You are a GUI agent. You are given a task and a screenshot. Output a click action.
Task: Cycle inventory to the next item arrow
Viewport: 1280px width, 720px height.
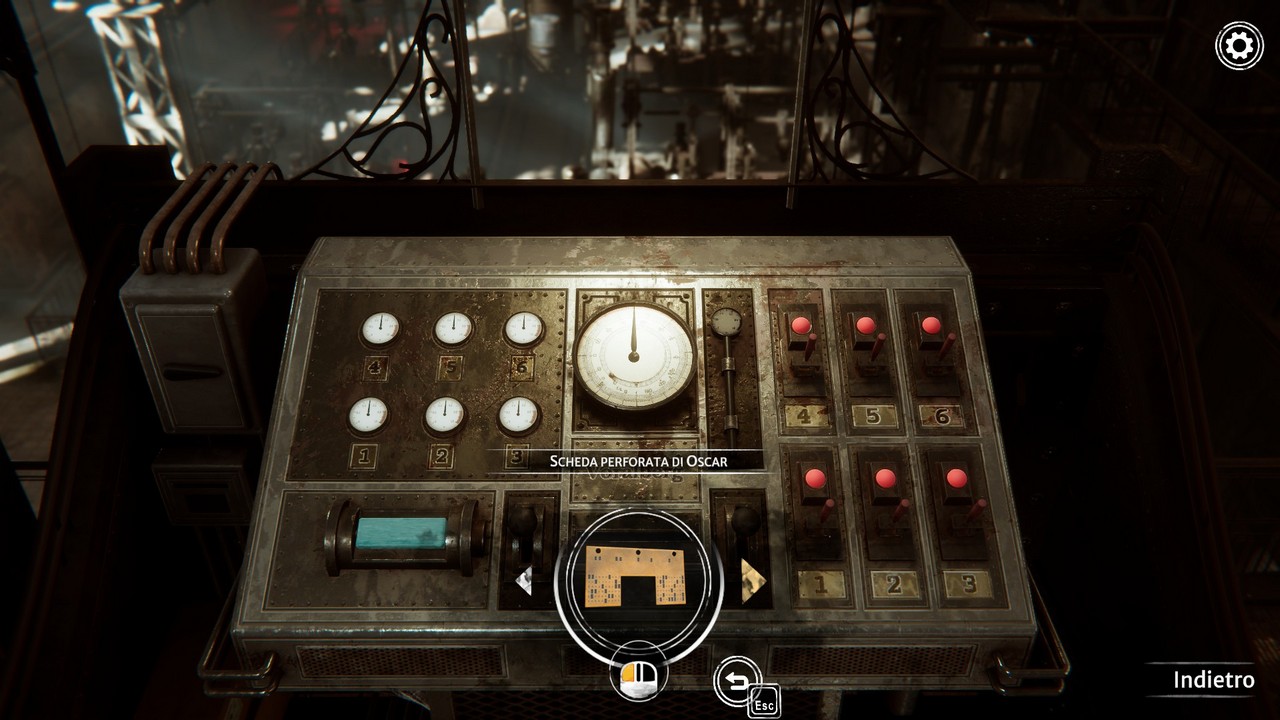752,580
